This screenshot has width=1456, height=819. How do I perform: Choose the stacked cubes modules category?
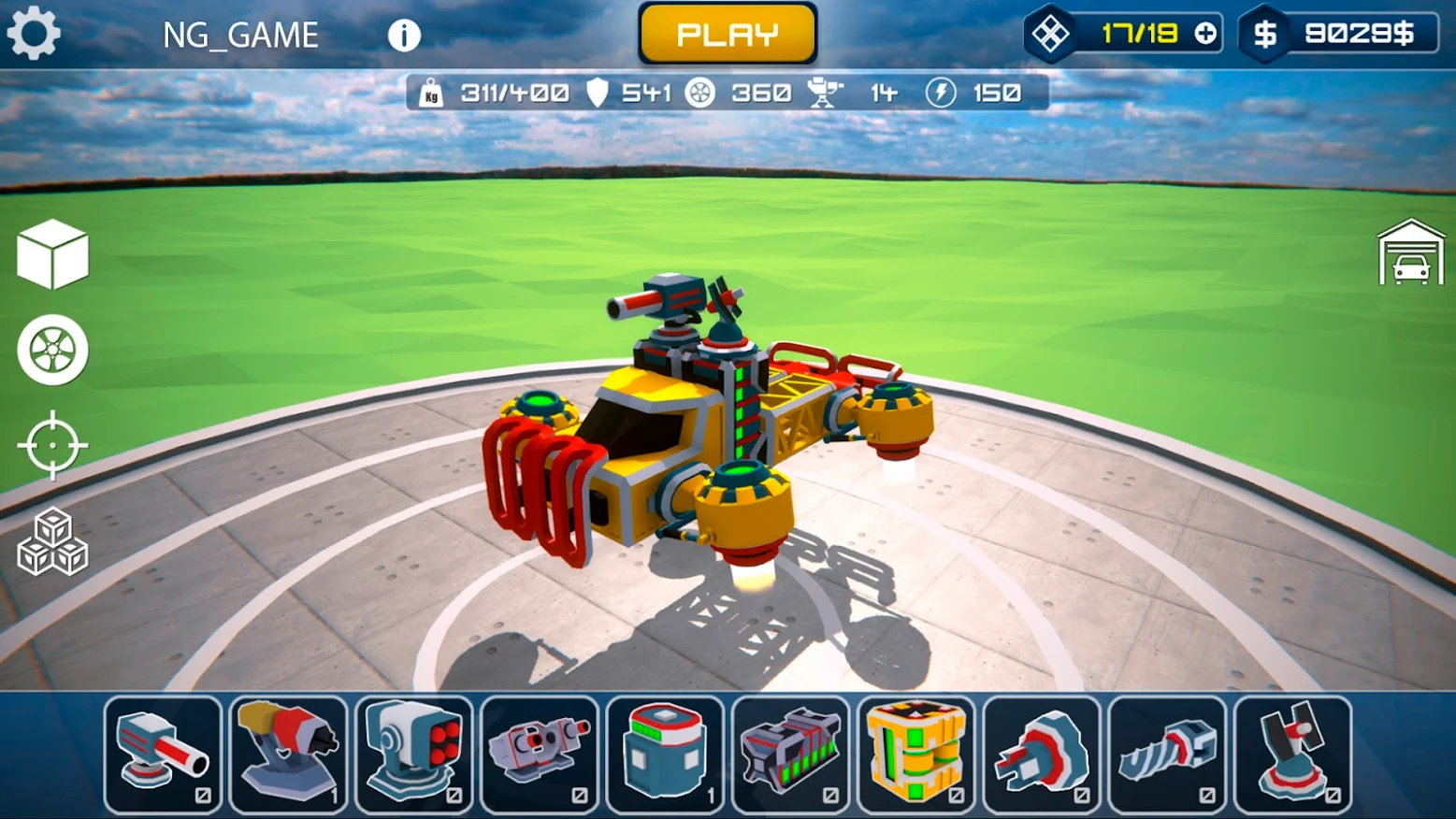(x=52, y=542)
